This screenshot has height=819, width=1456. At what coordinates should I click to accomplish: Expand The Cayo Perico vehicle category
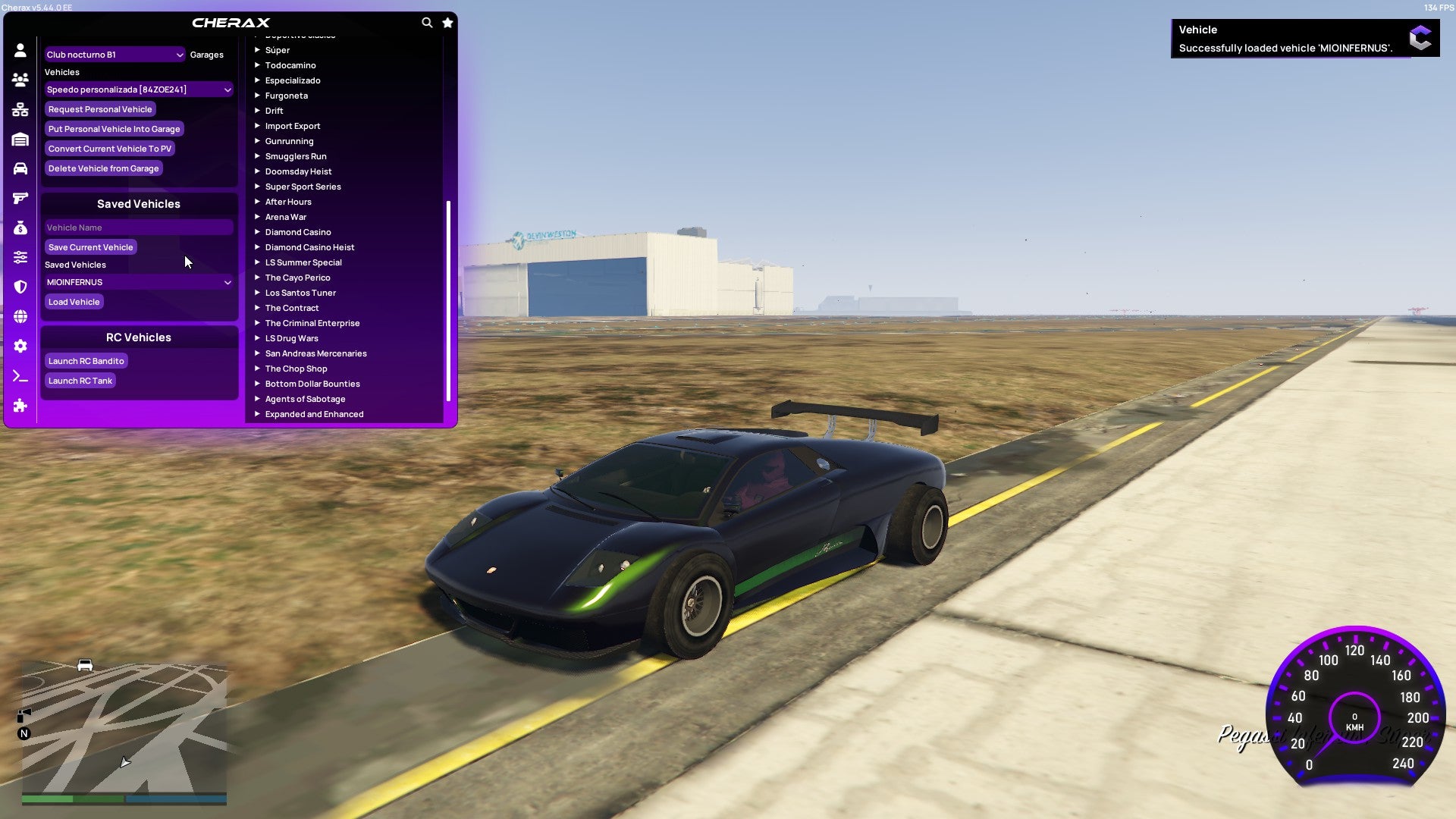(x=297, y=277)
